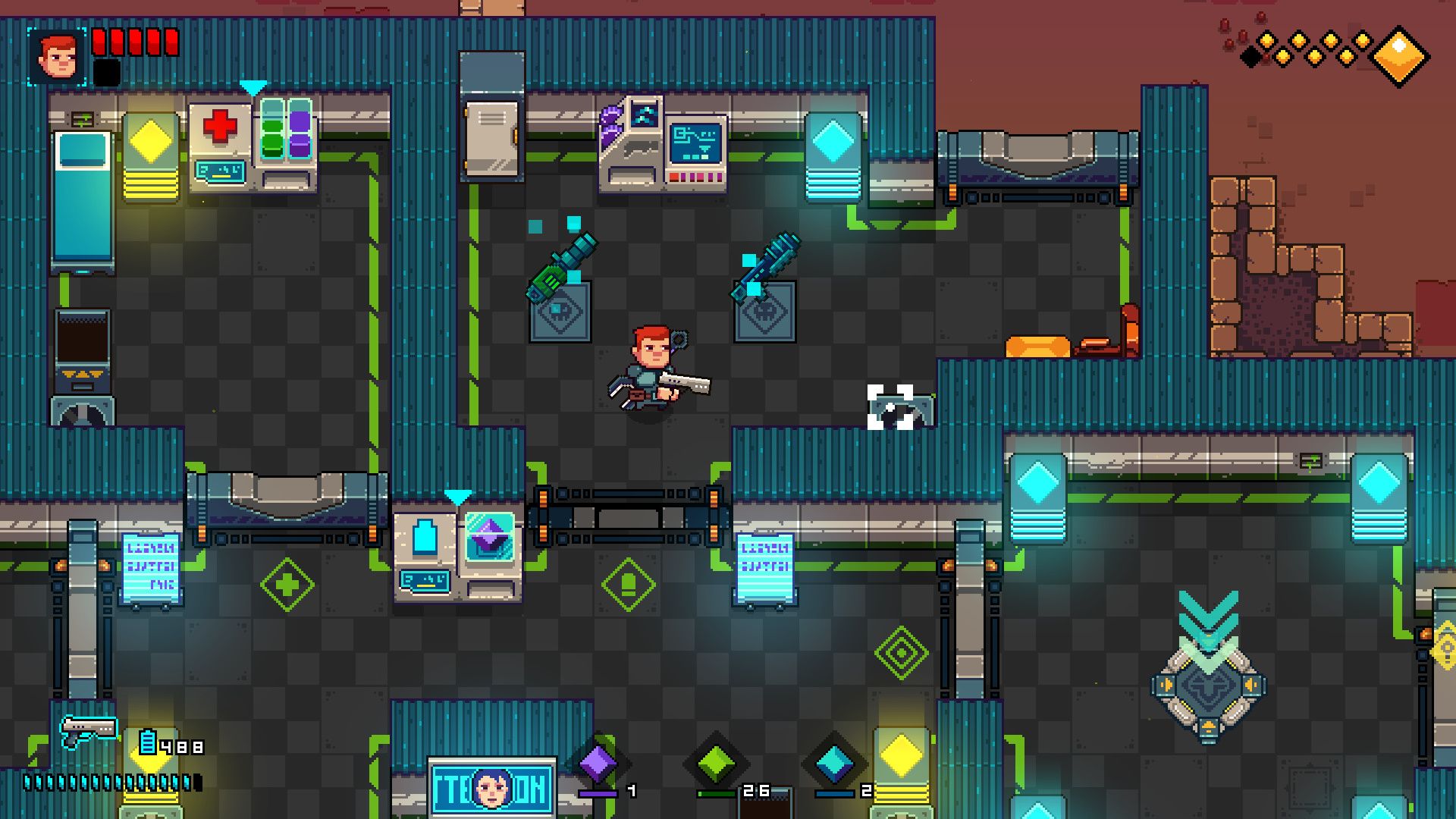Select the equipped blaster weapon icon
This screenshot has height=819, width=1456.
coord(88,730)
